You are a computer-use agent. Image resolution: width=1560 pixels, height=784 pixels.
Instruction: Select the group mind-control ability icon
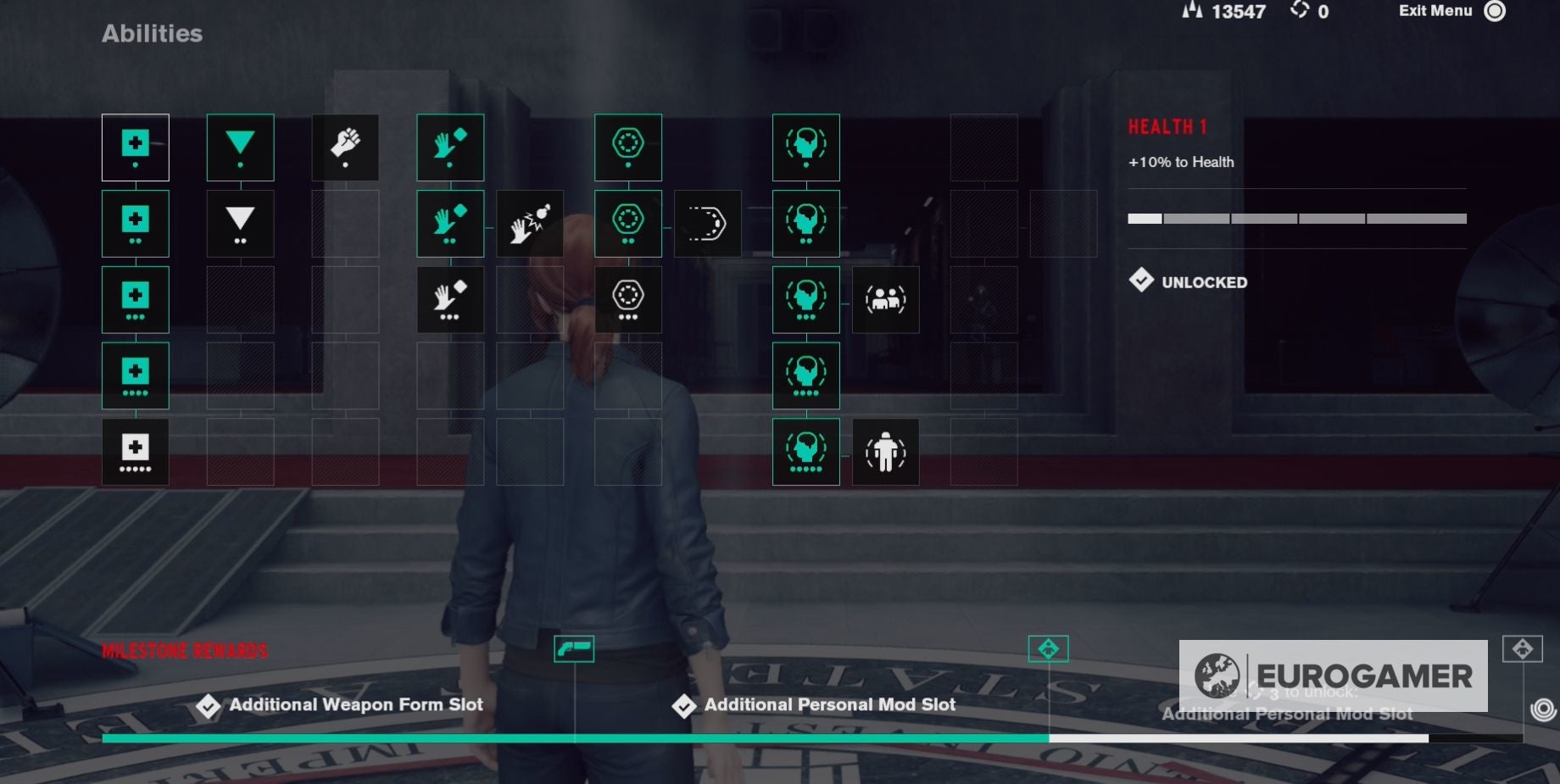point(886,299)
